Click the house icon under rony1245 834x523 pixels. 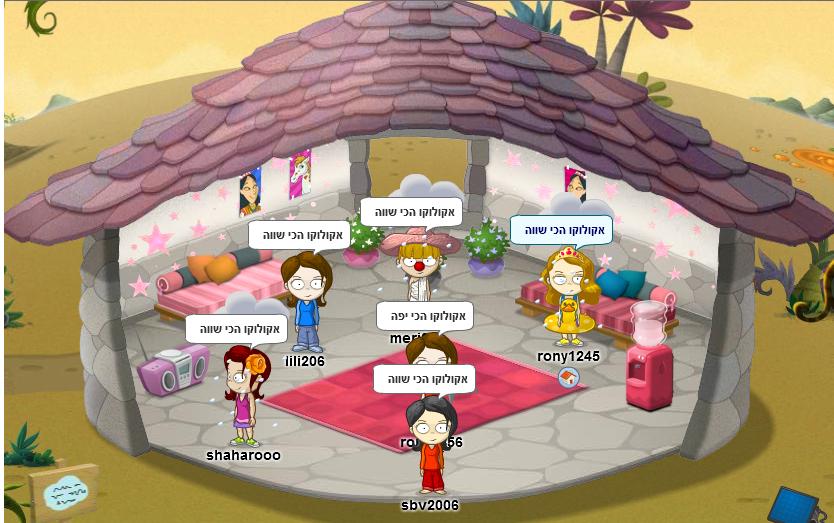point(568,377)
